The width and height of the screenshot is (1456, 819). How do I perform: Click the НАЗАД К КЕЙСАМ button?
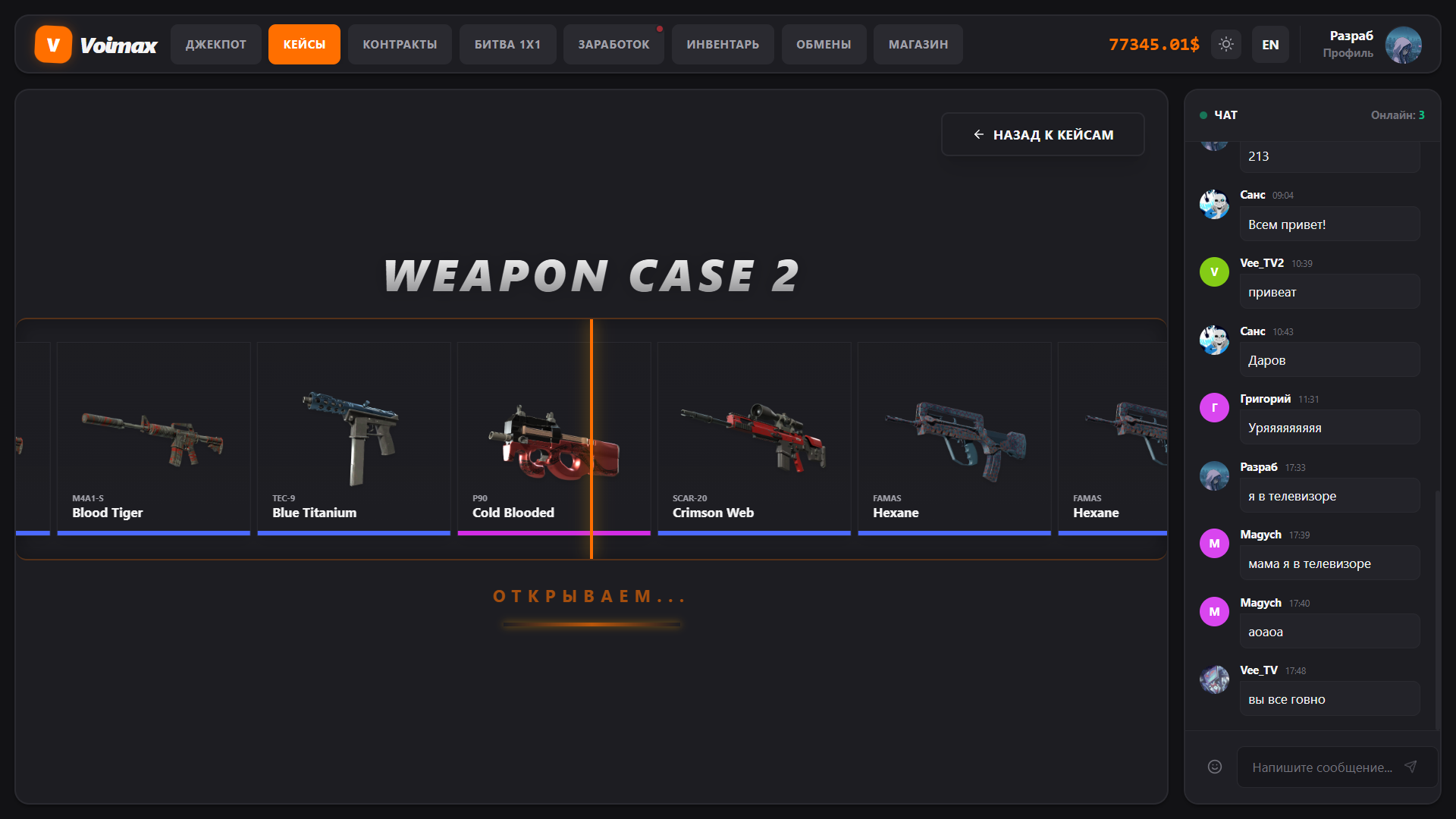coord(1043,134)
